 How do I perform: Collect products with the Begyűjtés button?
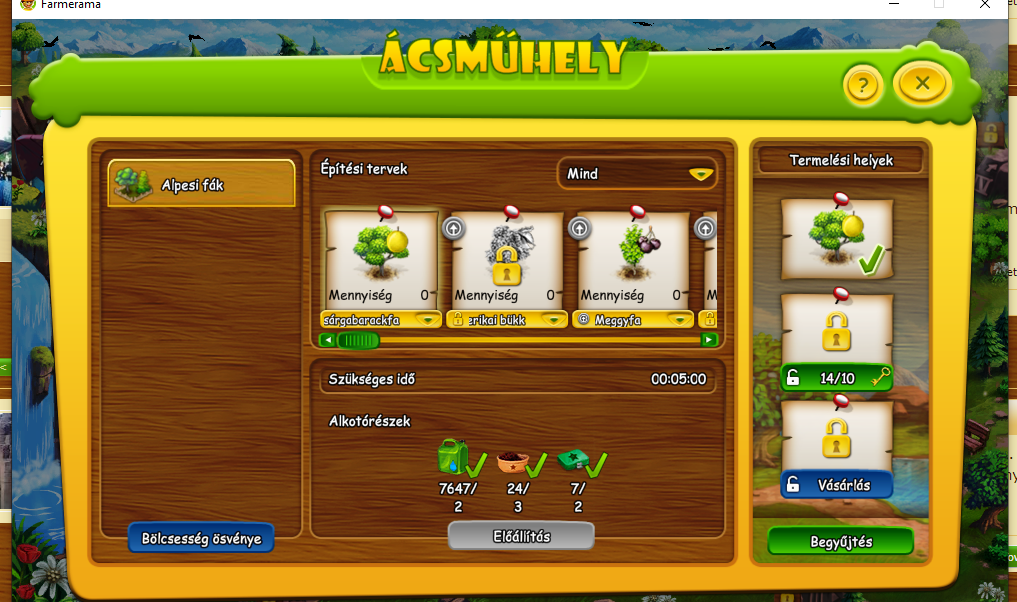pos(840,542)
